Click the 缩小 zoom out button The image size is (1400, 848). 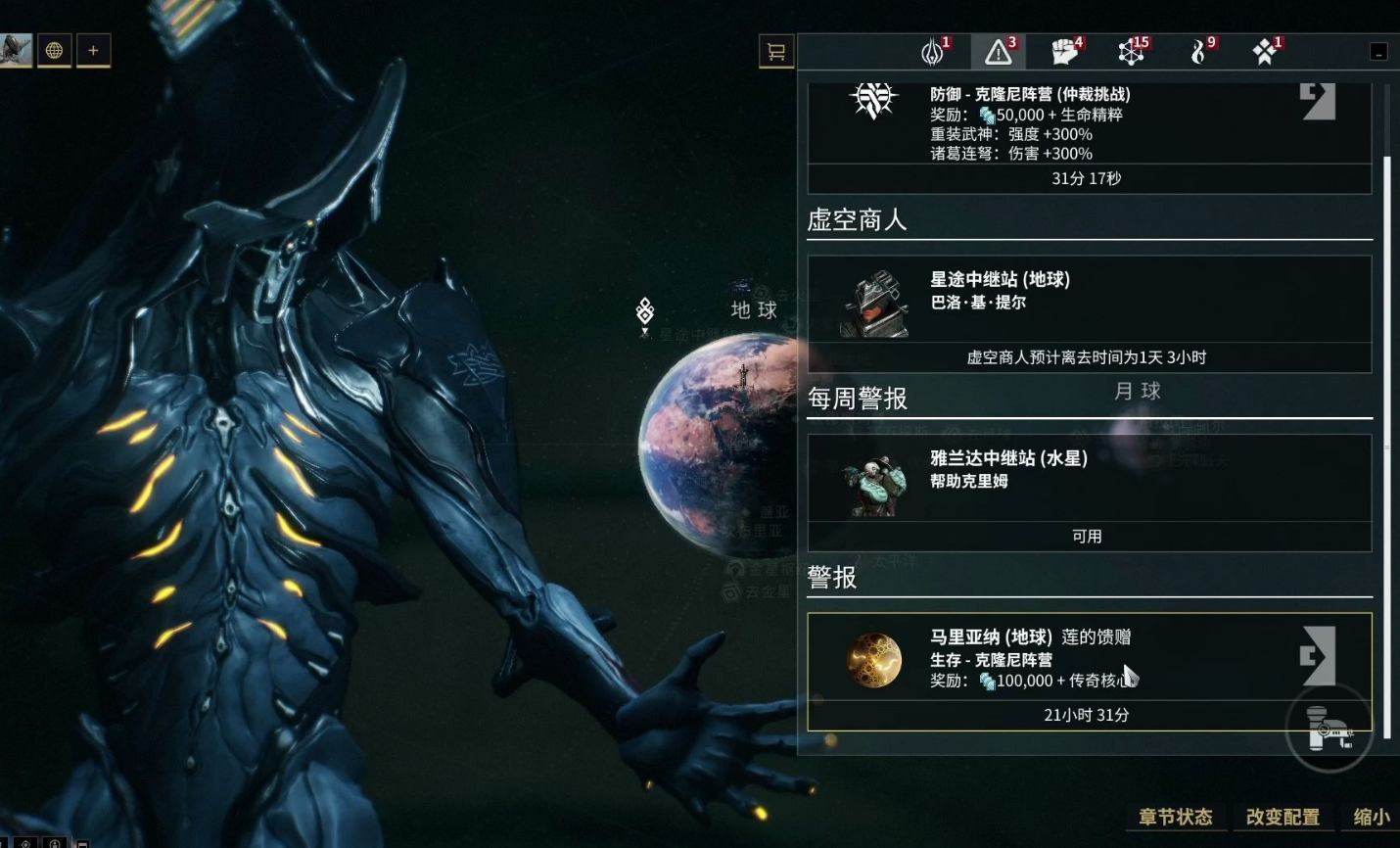click(1371, 817)
